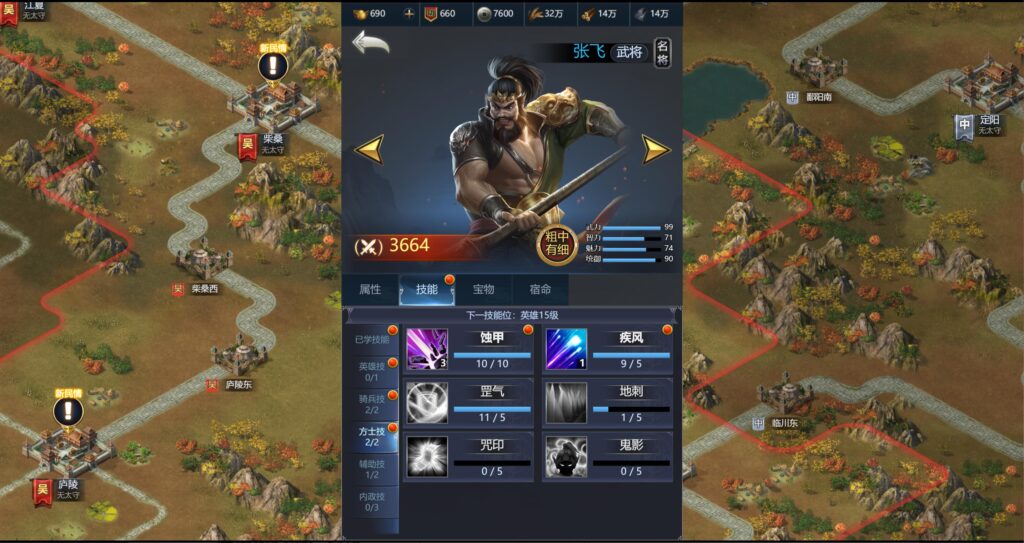Switch to the 宿命 tab
Viewport: 1024px width, 543px height.
pyautogui.click(x=540, y=289)
